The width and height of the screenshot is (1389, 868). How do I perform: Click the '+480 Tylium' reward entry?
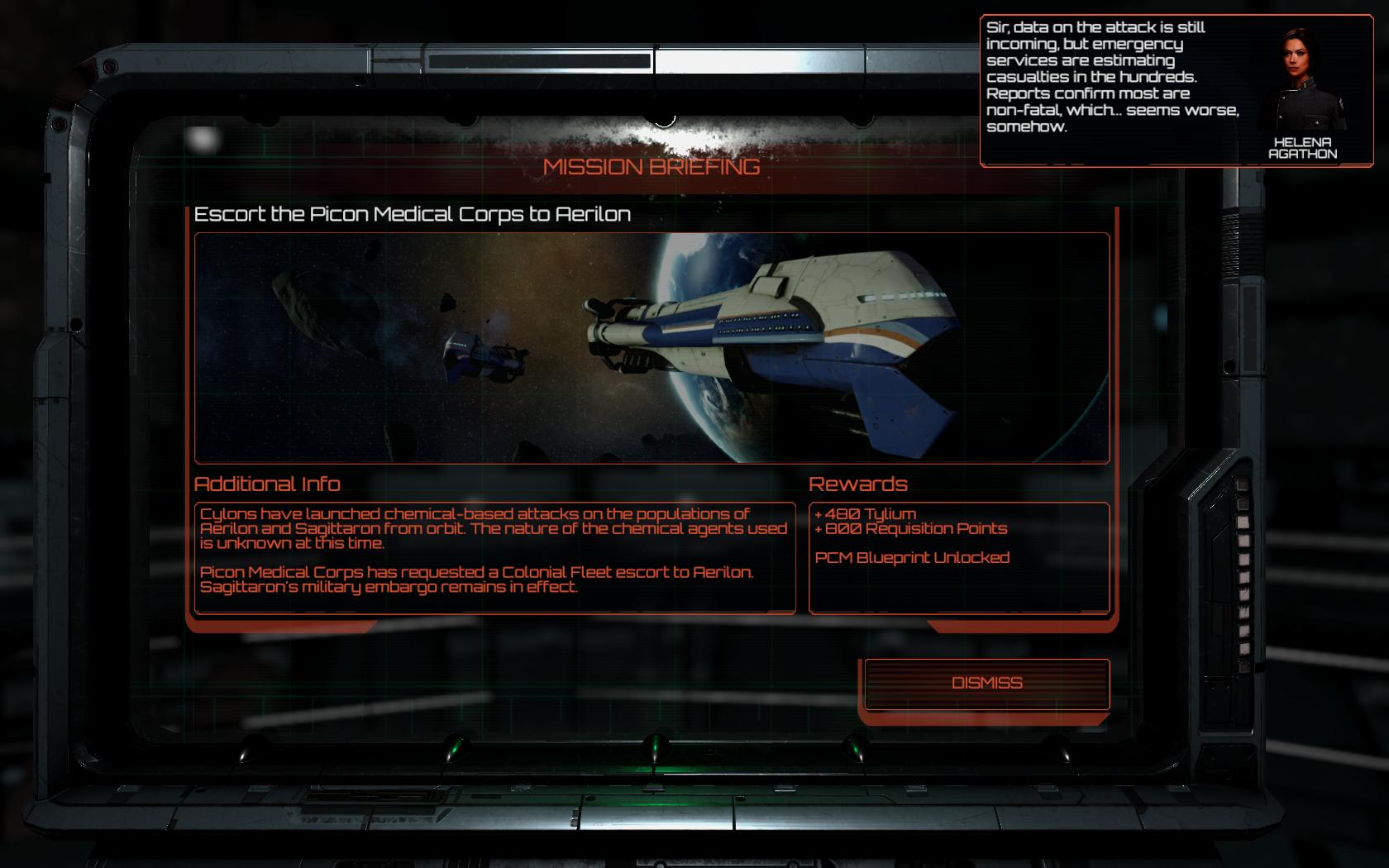pyautogui.click(x=866, y=512)
